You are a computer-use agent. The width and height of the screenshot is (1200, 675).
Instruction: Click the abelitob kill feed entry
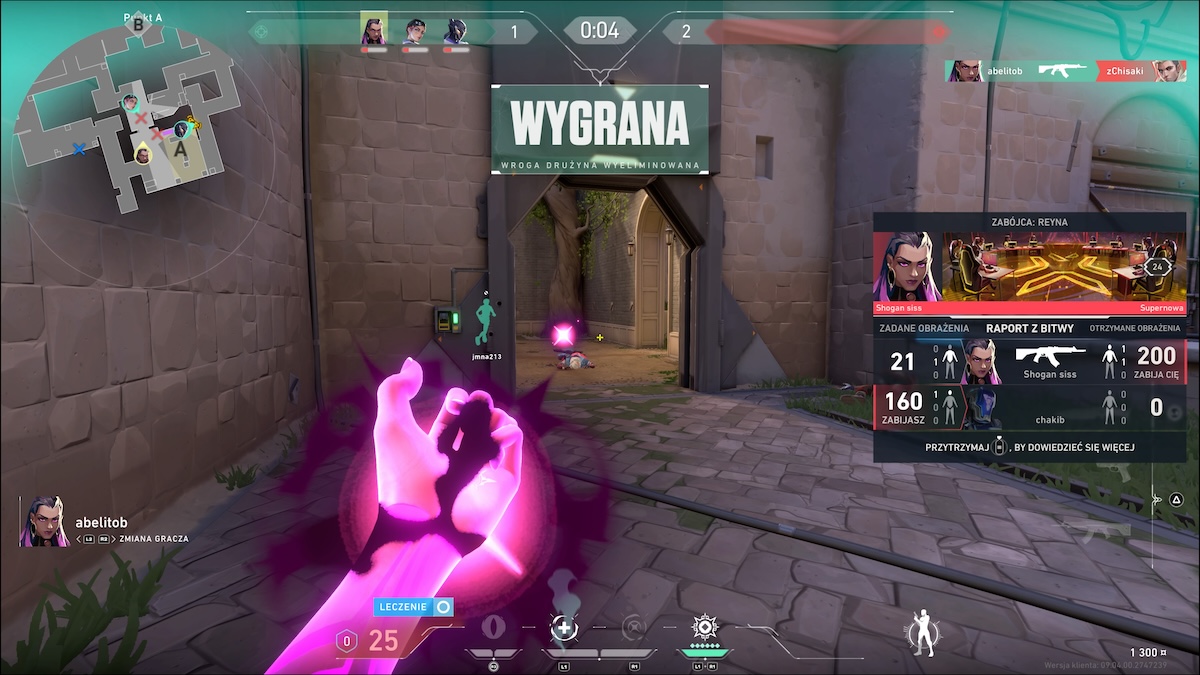click(x=1064, y=70)
